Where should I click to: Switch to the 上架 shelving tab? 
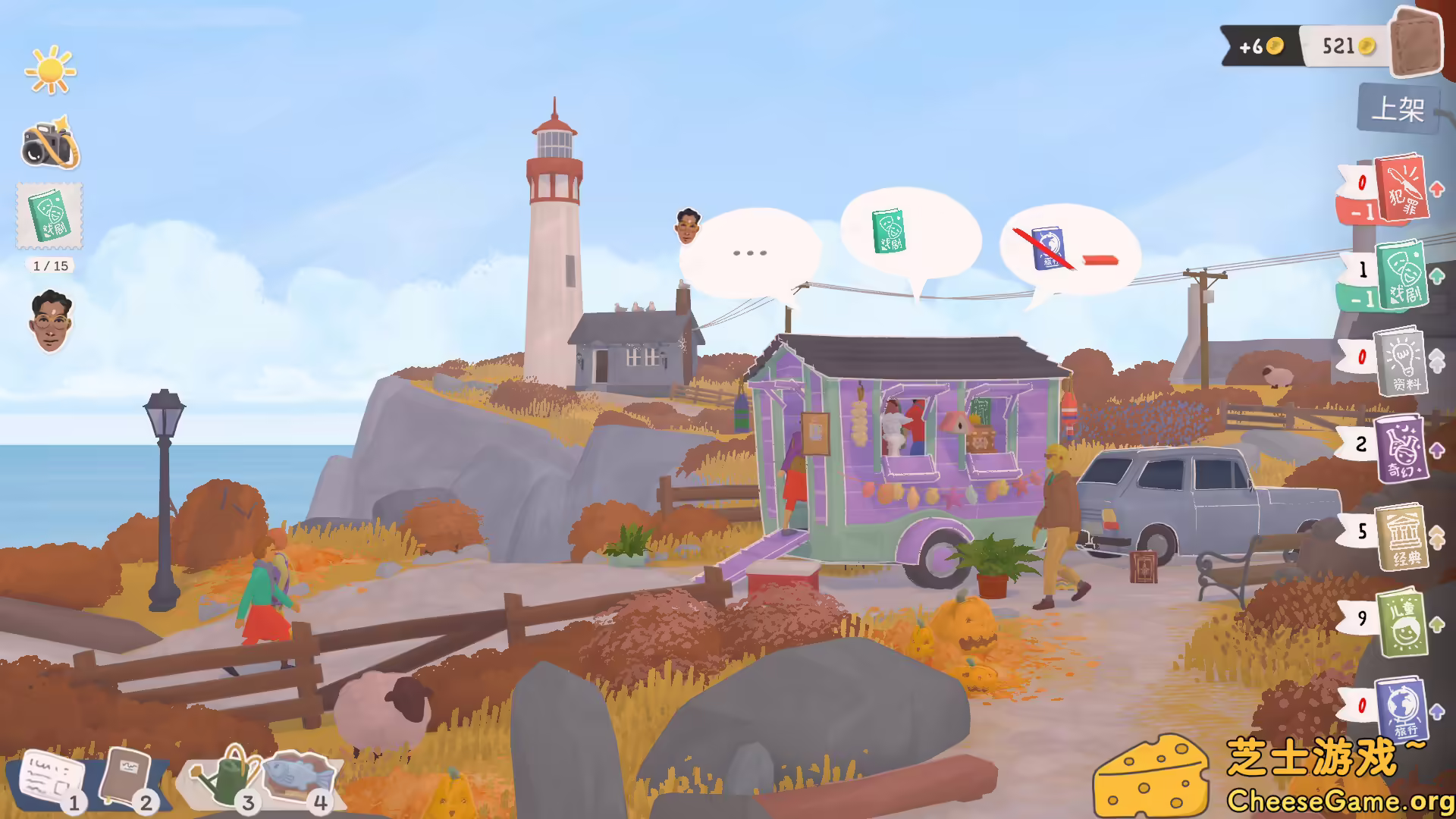[x=1398, y=108]
